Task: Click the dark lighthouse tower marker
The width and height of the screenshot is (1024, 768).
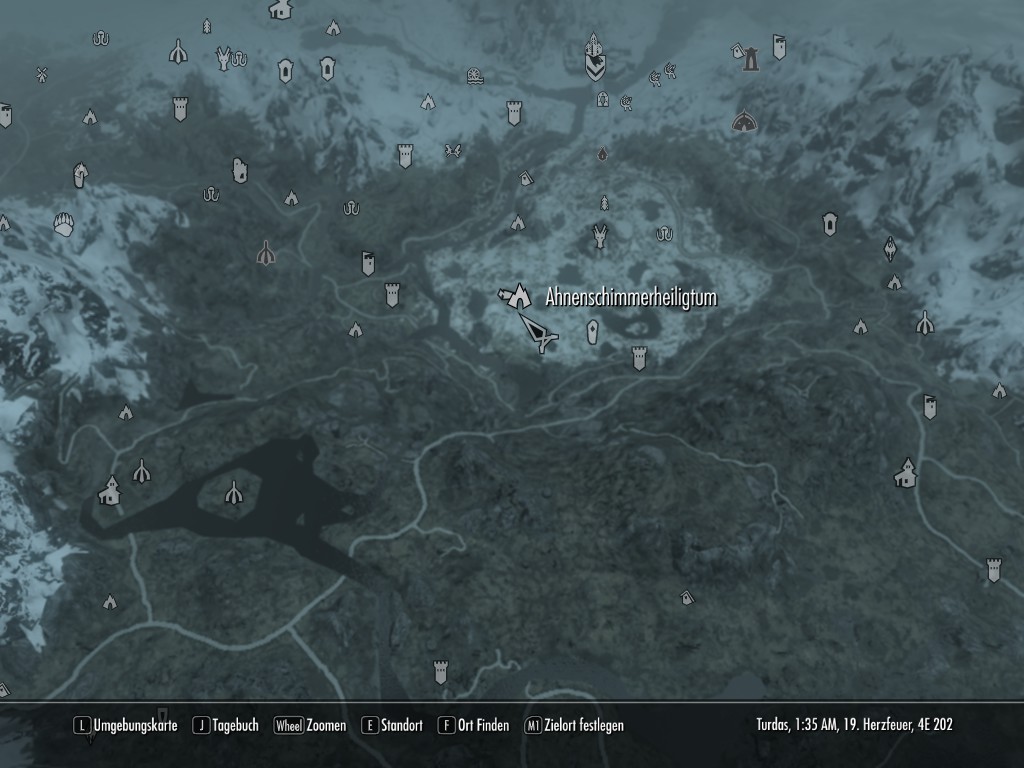Action: point(751,60)
